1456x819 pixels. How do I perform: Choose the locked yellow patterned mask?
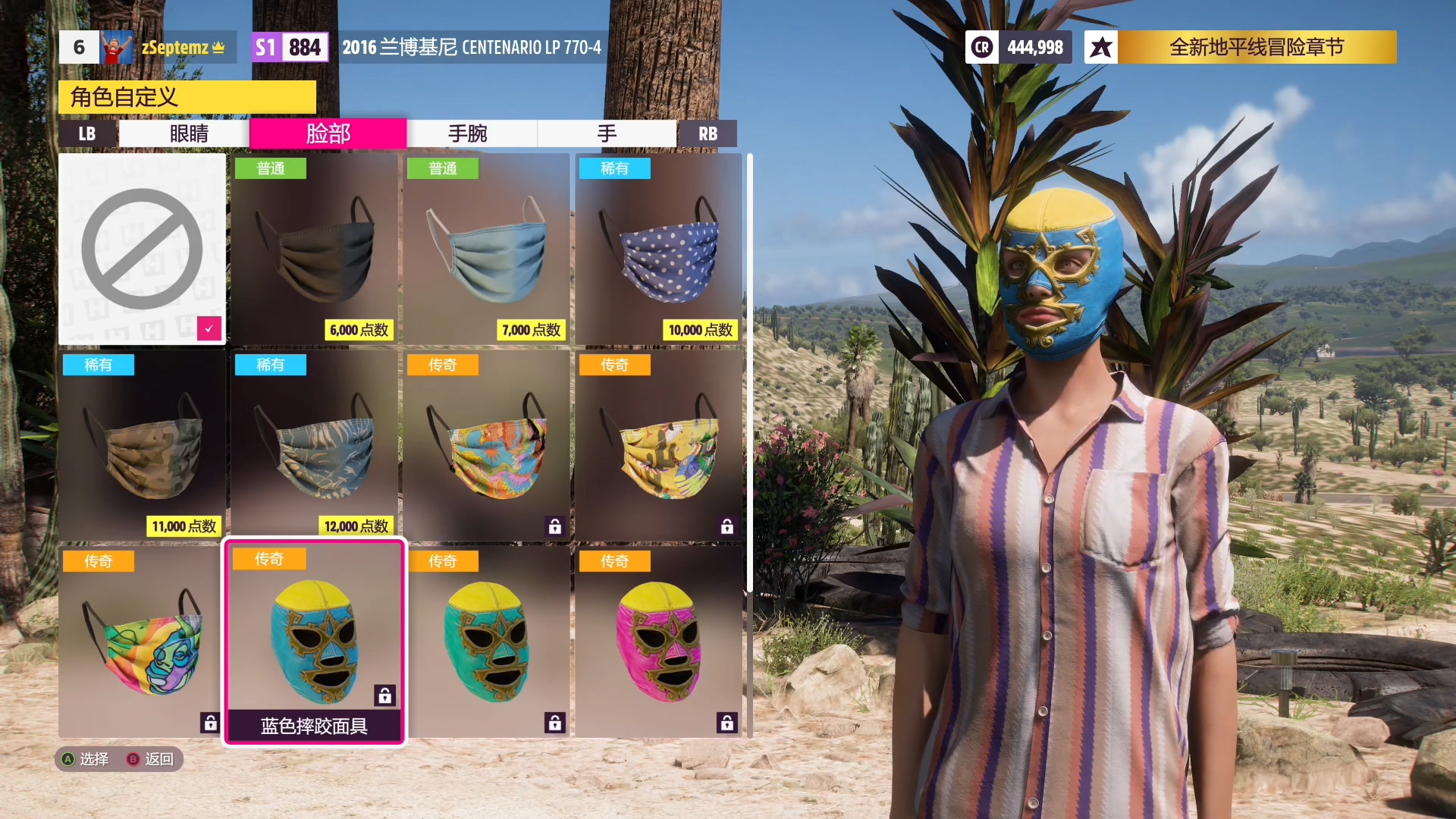pyautogui.click(x=659, y=445)
